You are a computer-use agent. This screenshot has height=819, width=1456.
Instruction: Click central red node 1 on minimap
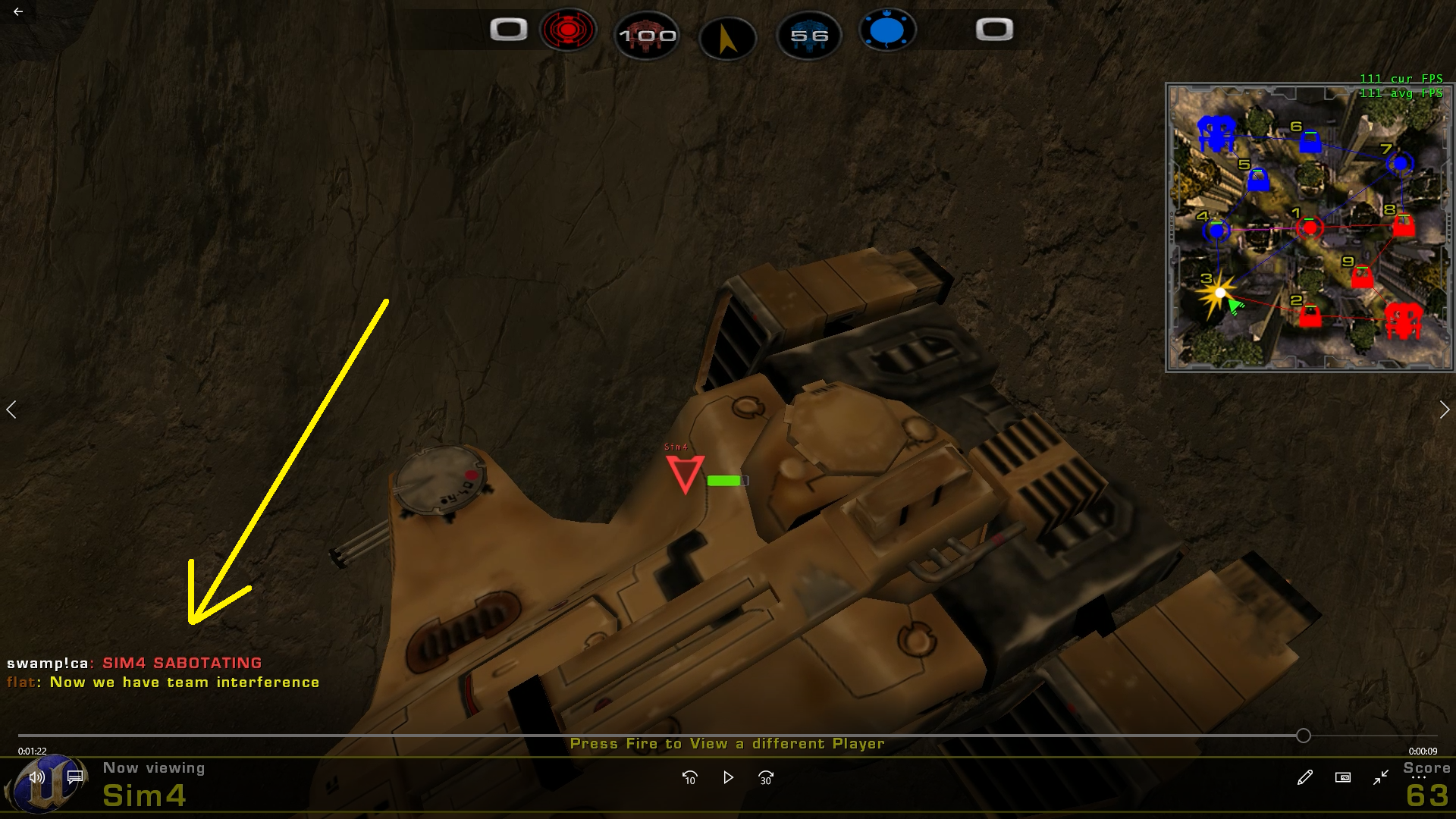pos(1310,227)
